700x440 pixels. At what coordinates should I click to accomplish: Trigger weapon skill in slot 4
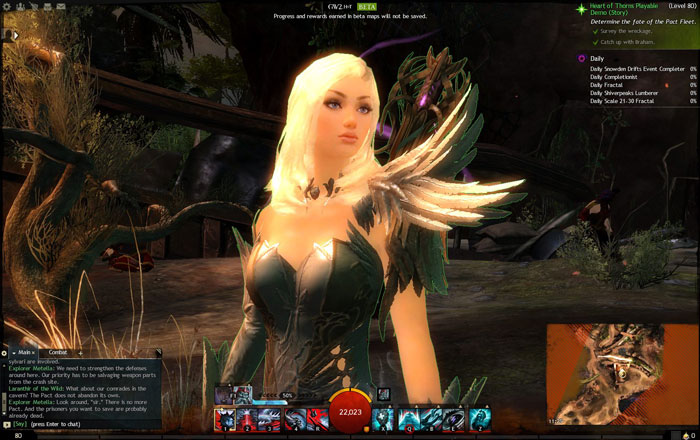click(294, 419)
